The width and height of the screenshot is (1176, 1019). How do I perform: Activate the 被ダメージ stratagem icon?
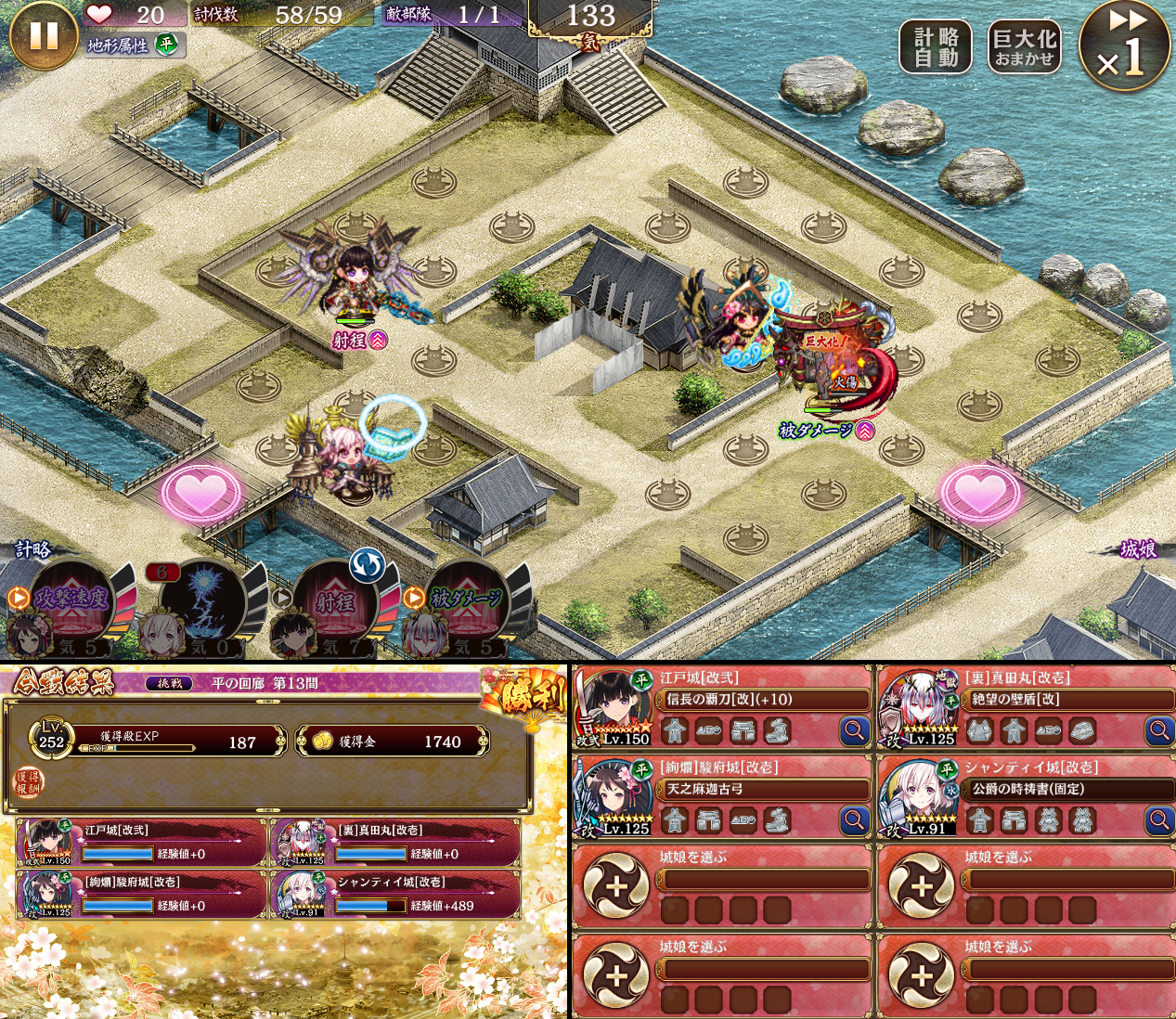466,601
